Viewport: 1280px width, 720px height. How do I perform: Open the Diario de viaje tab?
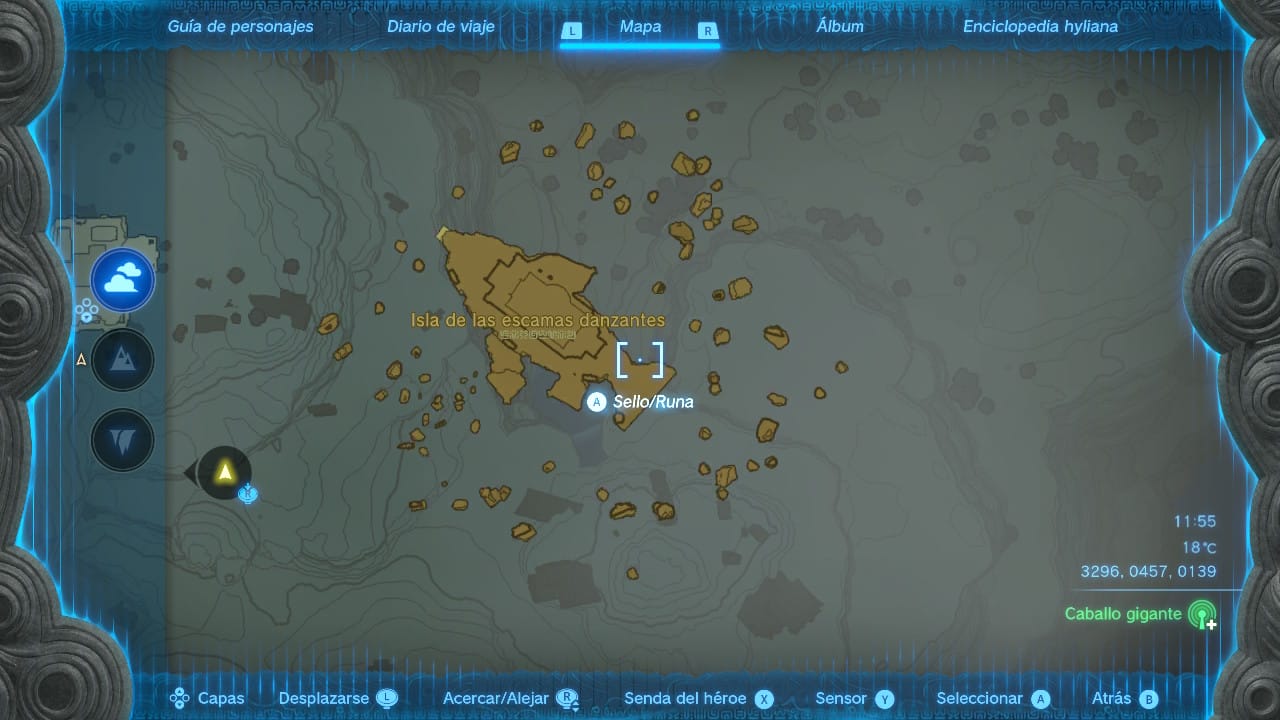click(x=441, y=26)
